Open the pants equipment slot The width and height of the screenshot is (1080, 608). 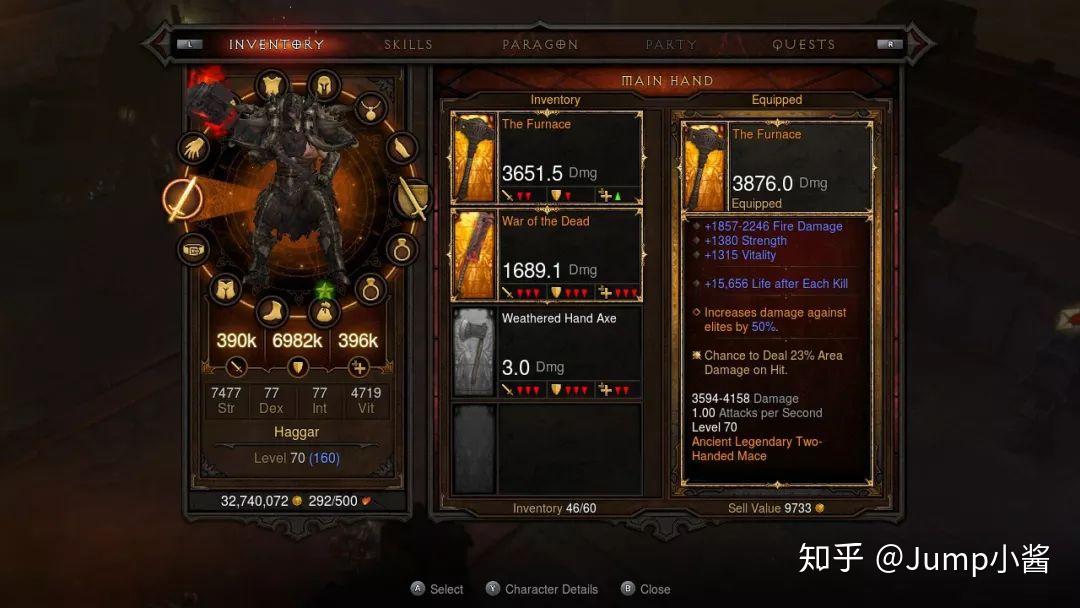(x=226, y=289)
